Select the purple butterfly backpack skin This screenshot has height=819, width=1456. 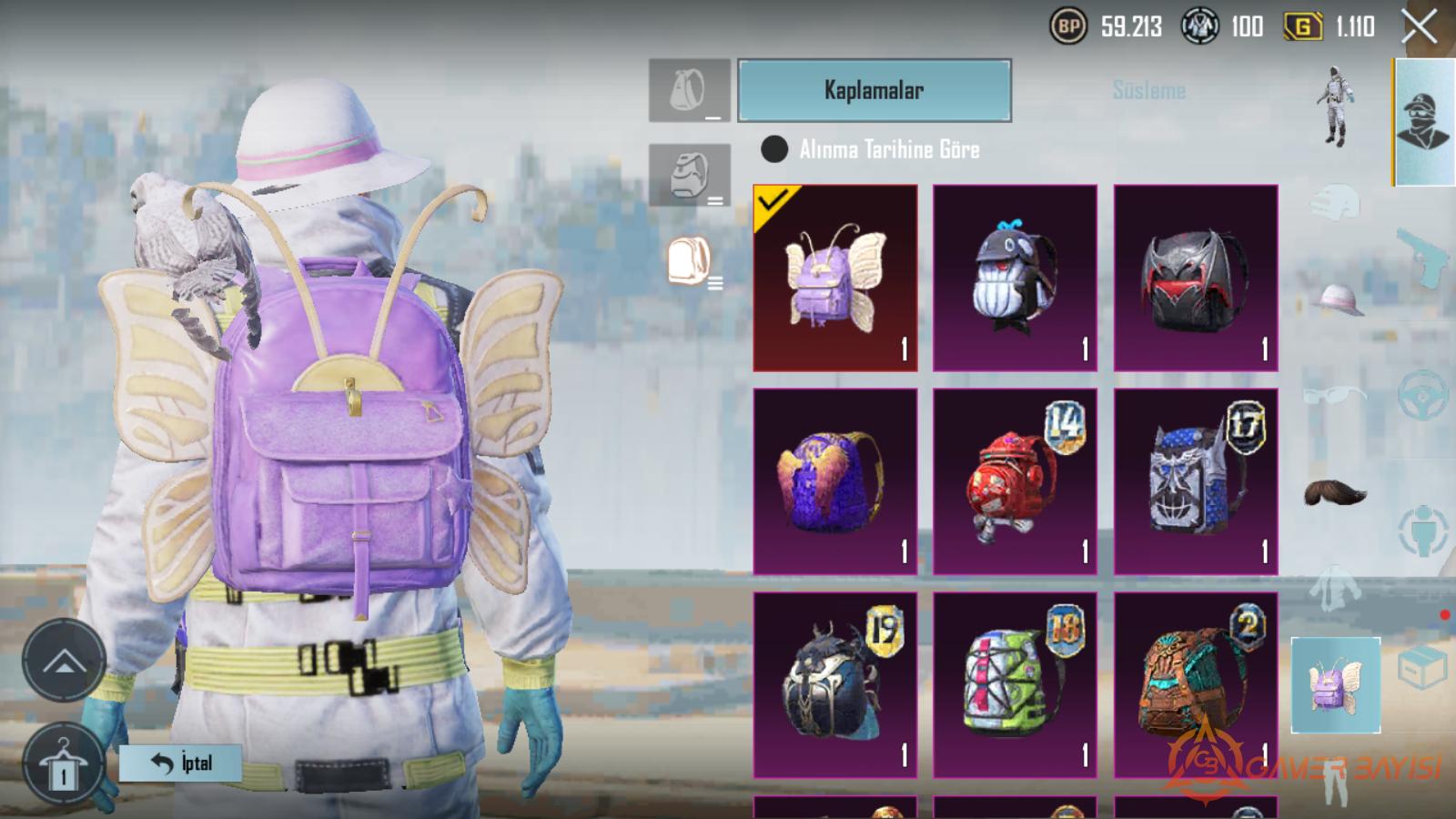point(835,278)
